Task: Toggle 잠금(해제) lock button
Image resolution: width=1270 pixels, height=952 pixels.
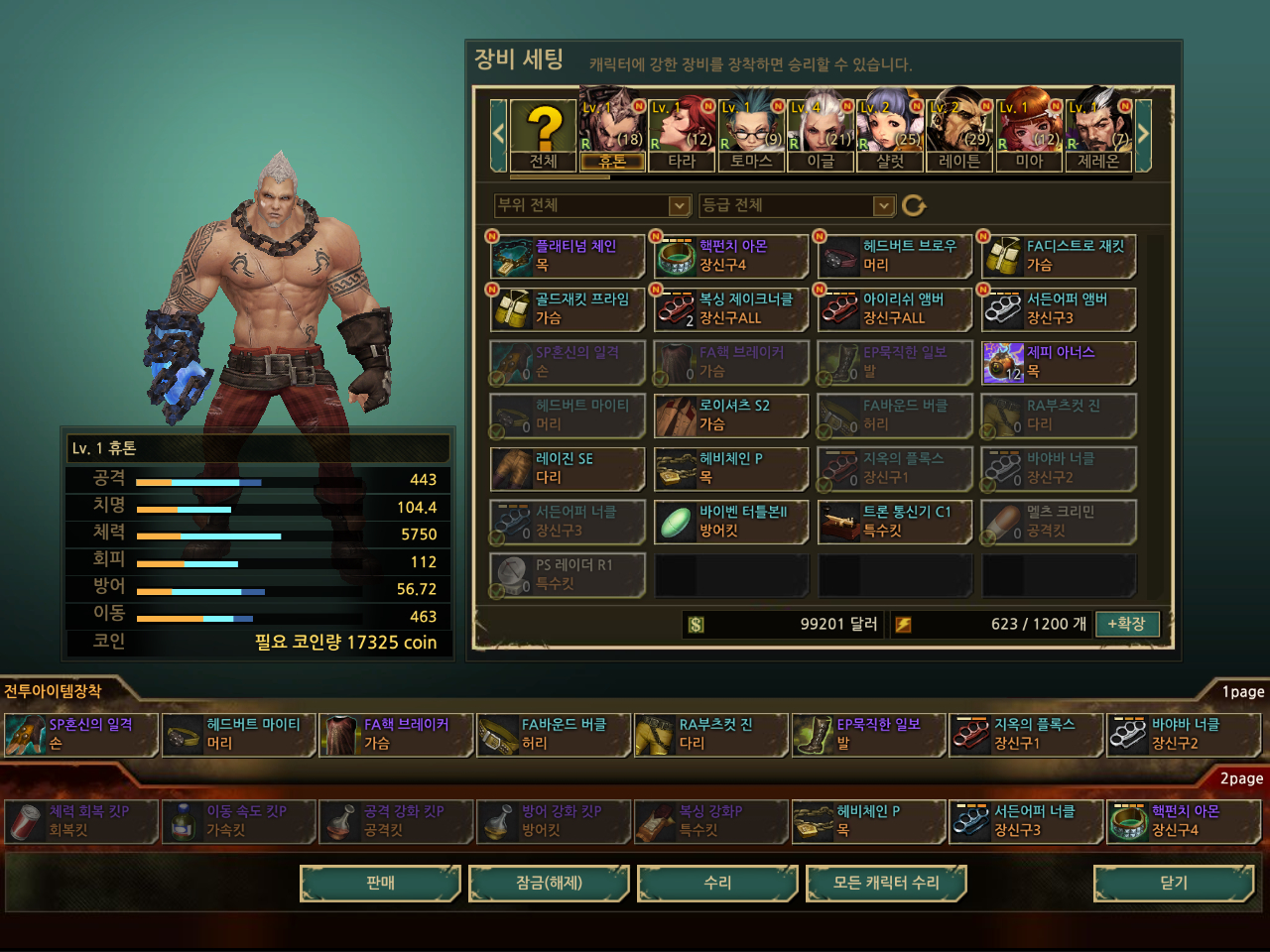Action: [549, 883]
